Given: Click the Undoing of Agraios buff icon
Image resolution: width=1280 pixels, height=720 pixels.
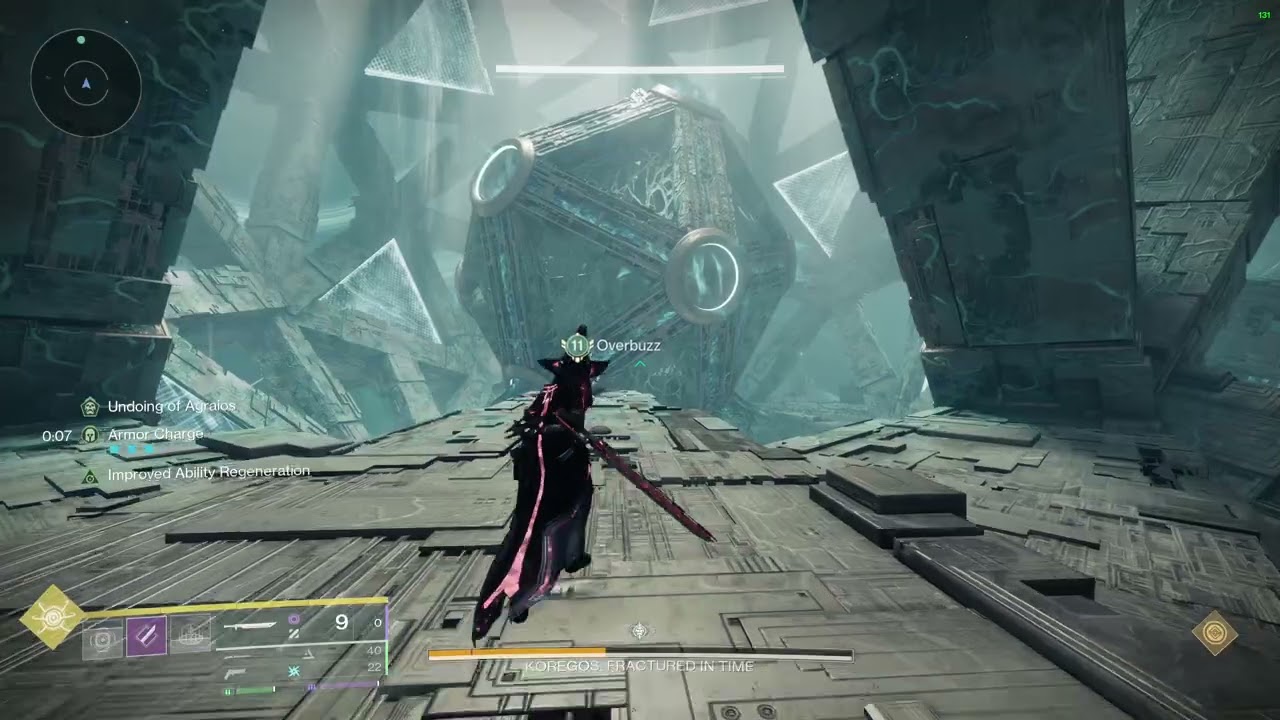Looking at the screenshot, I should (90, 406).
